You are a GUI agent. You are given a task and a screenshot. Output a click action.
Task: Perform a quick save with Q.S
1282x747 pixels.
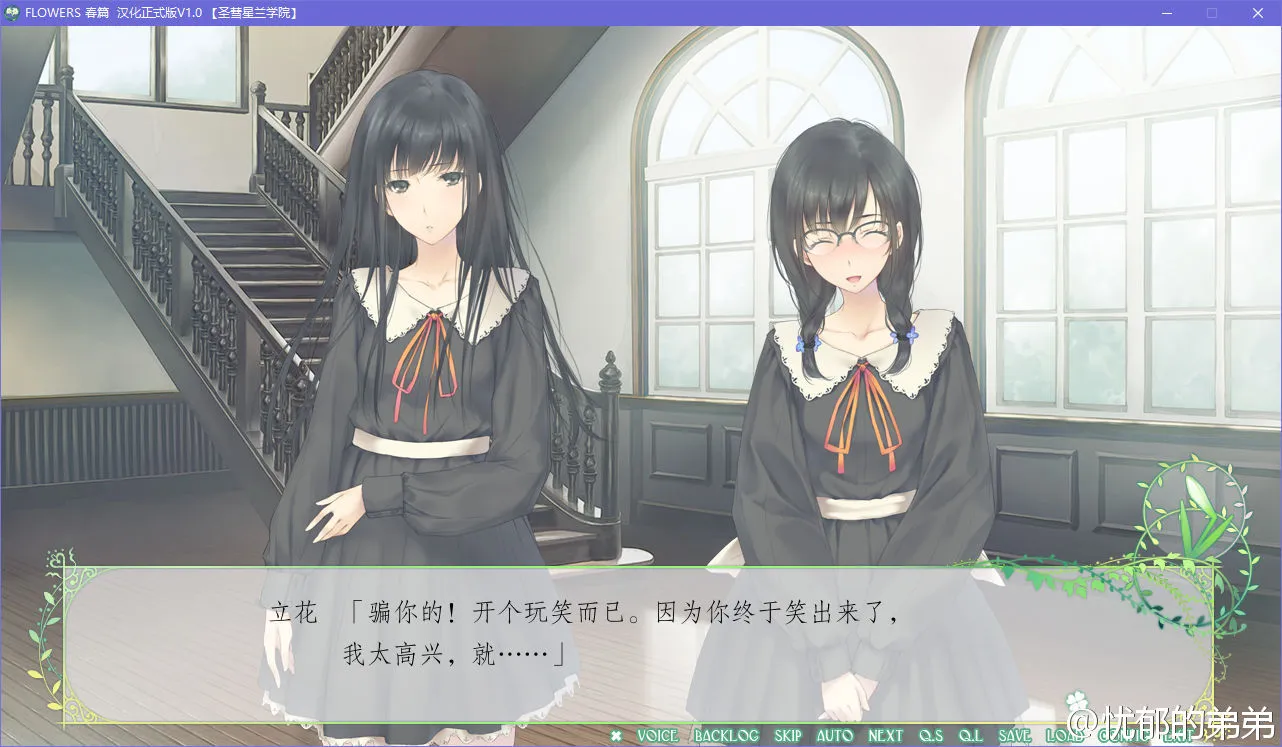click(930, 736)
